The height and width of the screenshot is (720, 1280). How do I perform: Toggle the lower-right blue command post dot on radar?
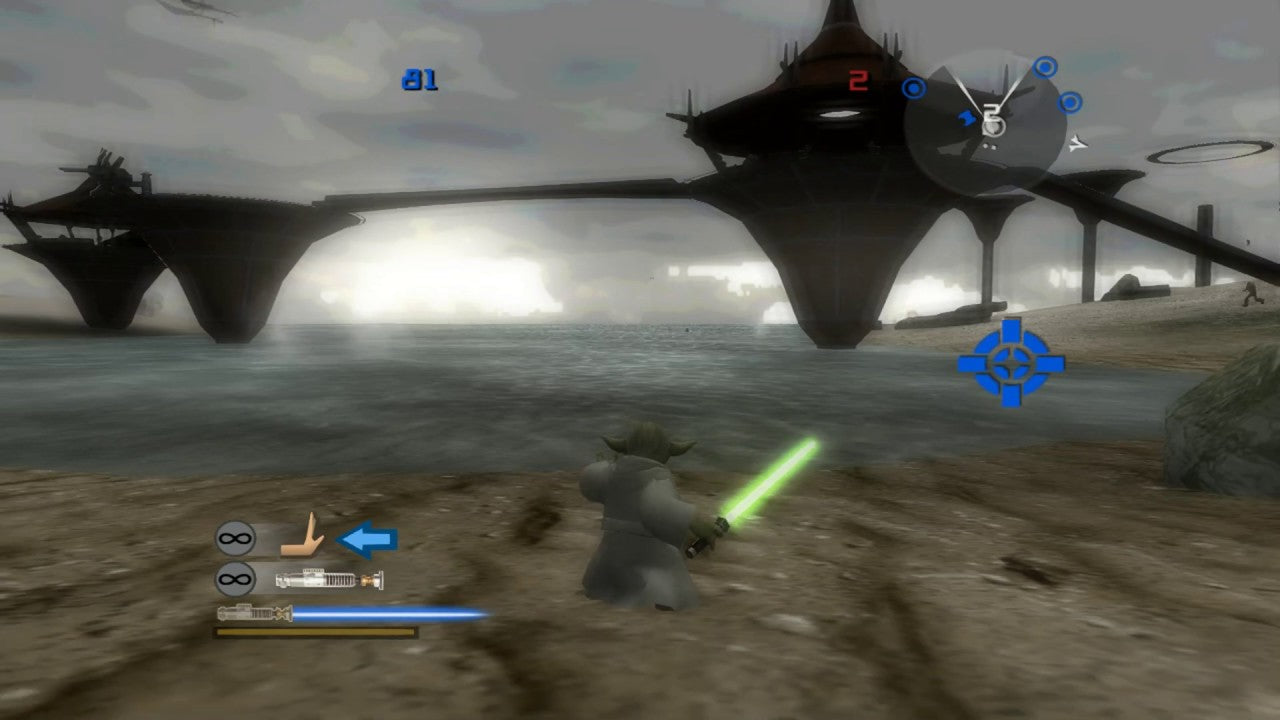(1069, 101)
